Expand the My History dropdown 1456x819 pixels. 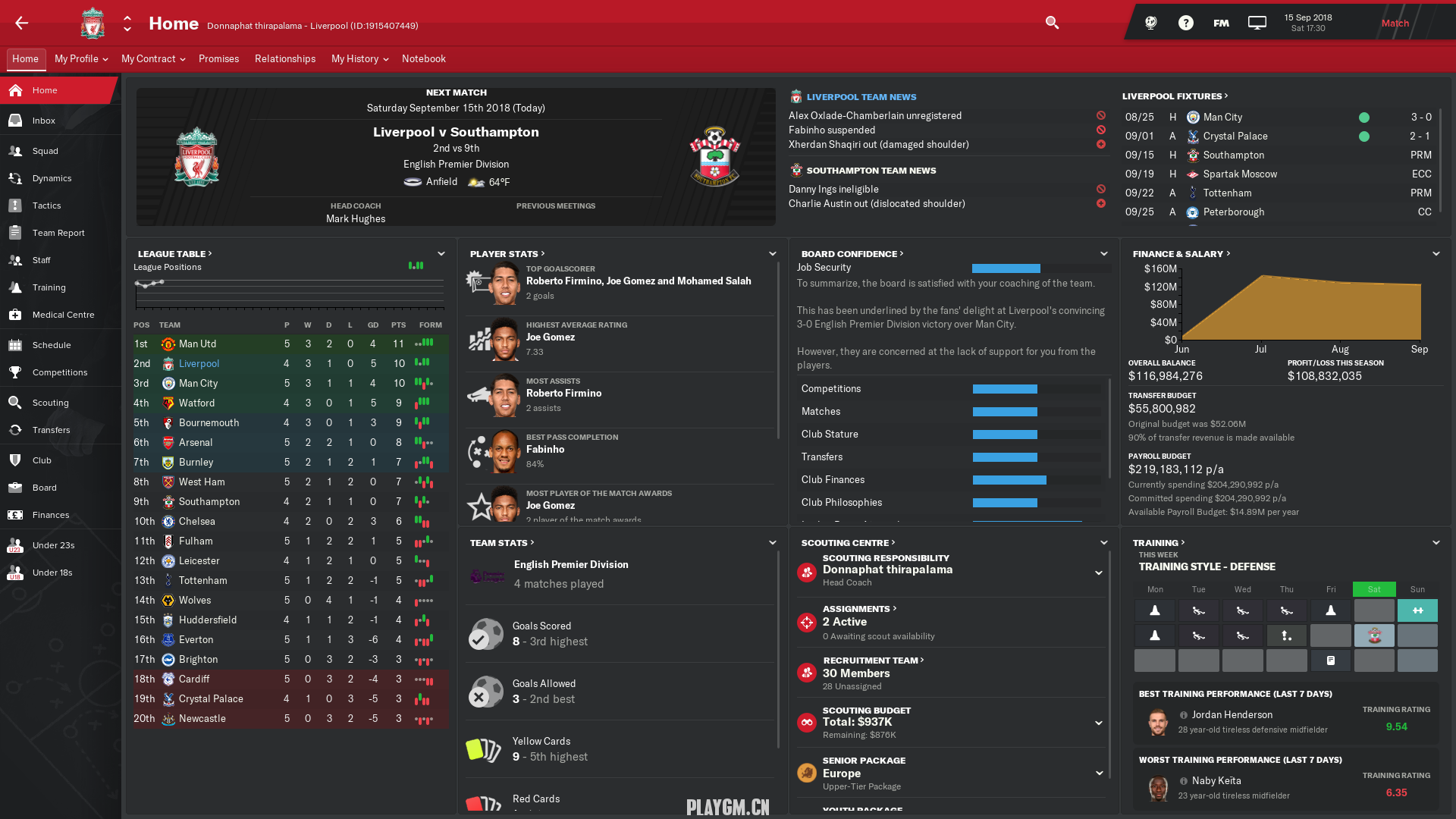pos(359,59)
